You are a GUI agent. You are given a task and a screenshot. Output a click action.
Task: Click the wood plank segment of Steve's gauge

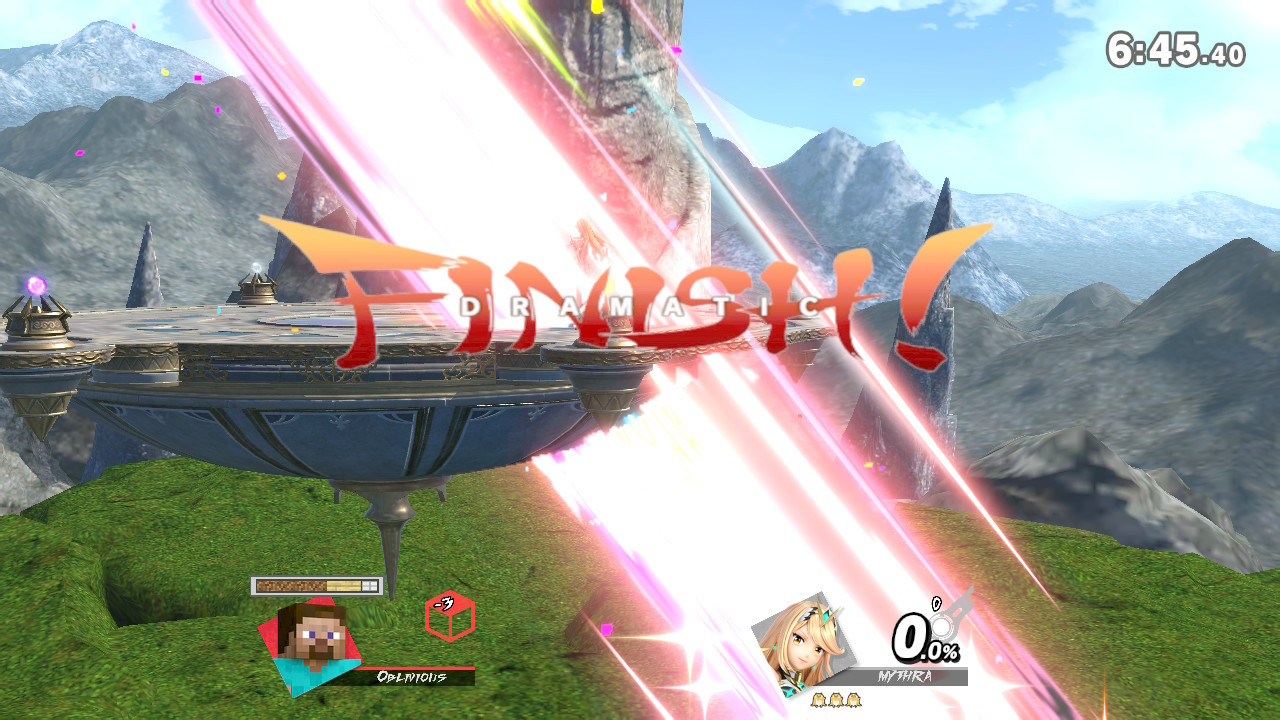tap(343, 584)
